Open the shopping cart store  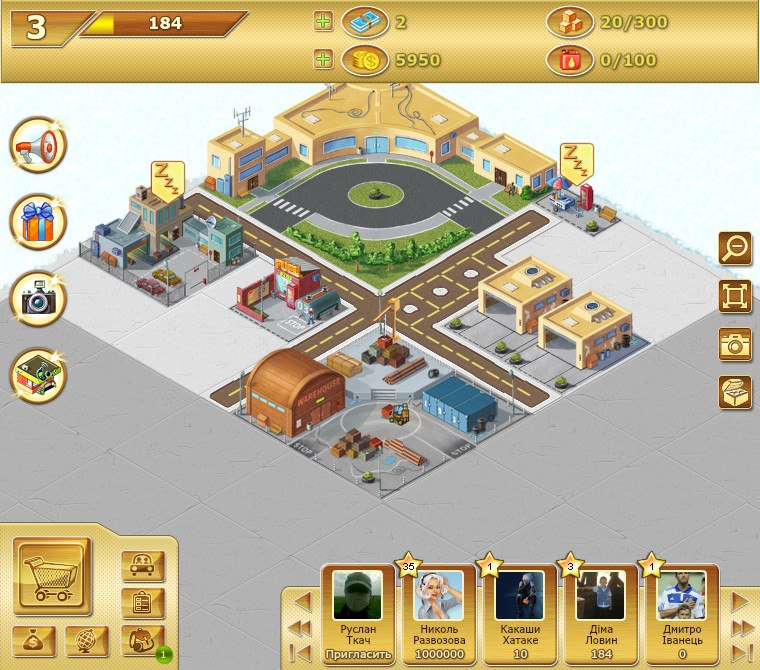click(x=52, y=576)
